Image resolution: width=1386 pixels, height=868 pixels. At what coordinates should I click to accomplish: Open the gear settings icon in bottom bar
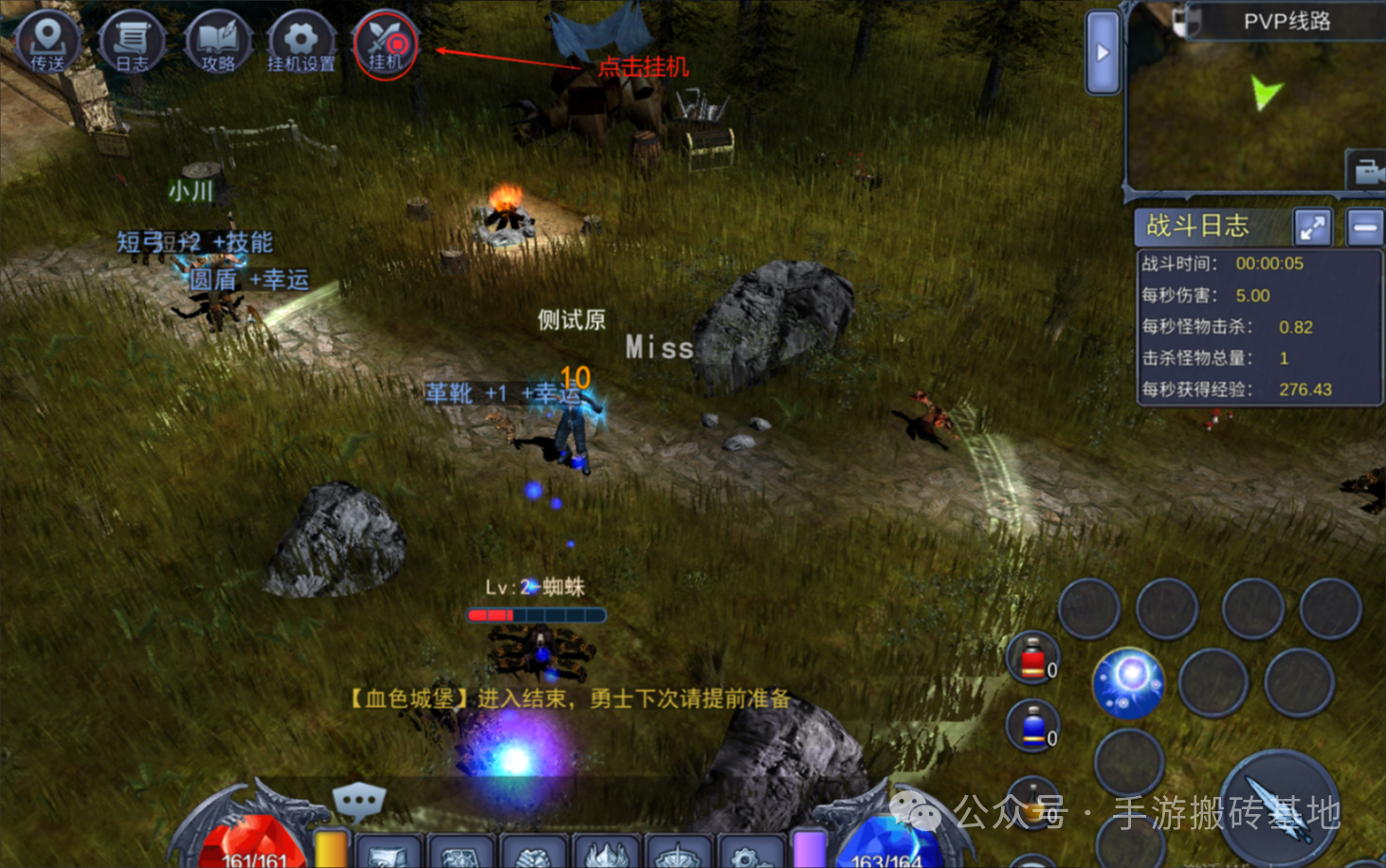click(749, 853)
